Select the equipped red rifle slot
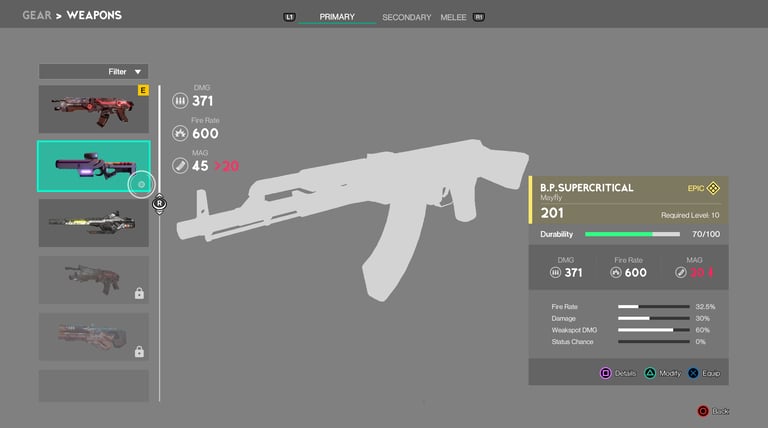This screenshot has width=768, height=428. [x=94, y=109]
